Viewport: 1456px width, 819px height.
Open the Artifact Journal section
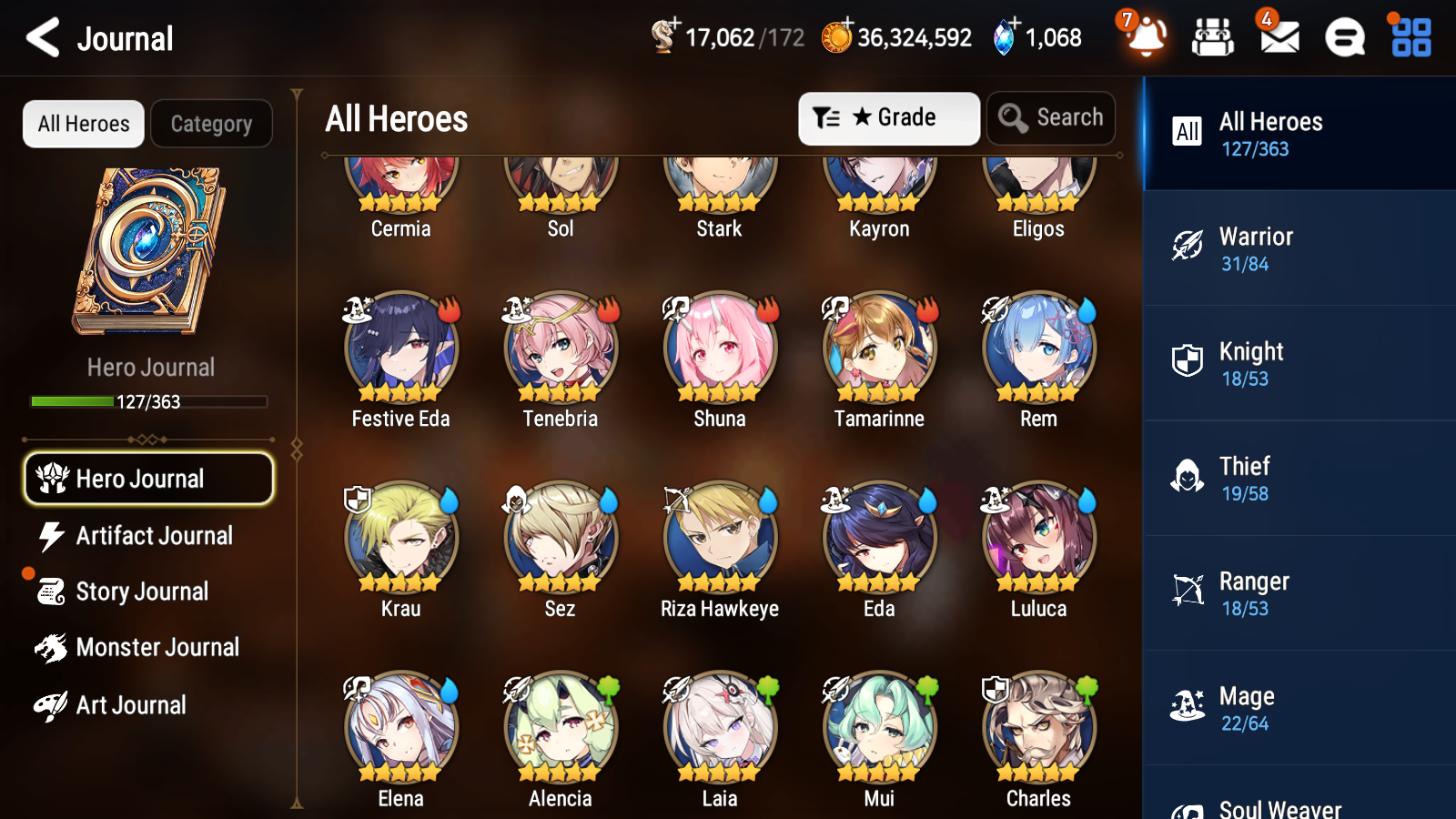click(x=155, y=536)
